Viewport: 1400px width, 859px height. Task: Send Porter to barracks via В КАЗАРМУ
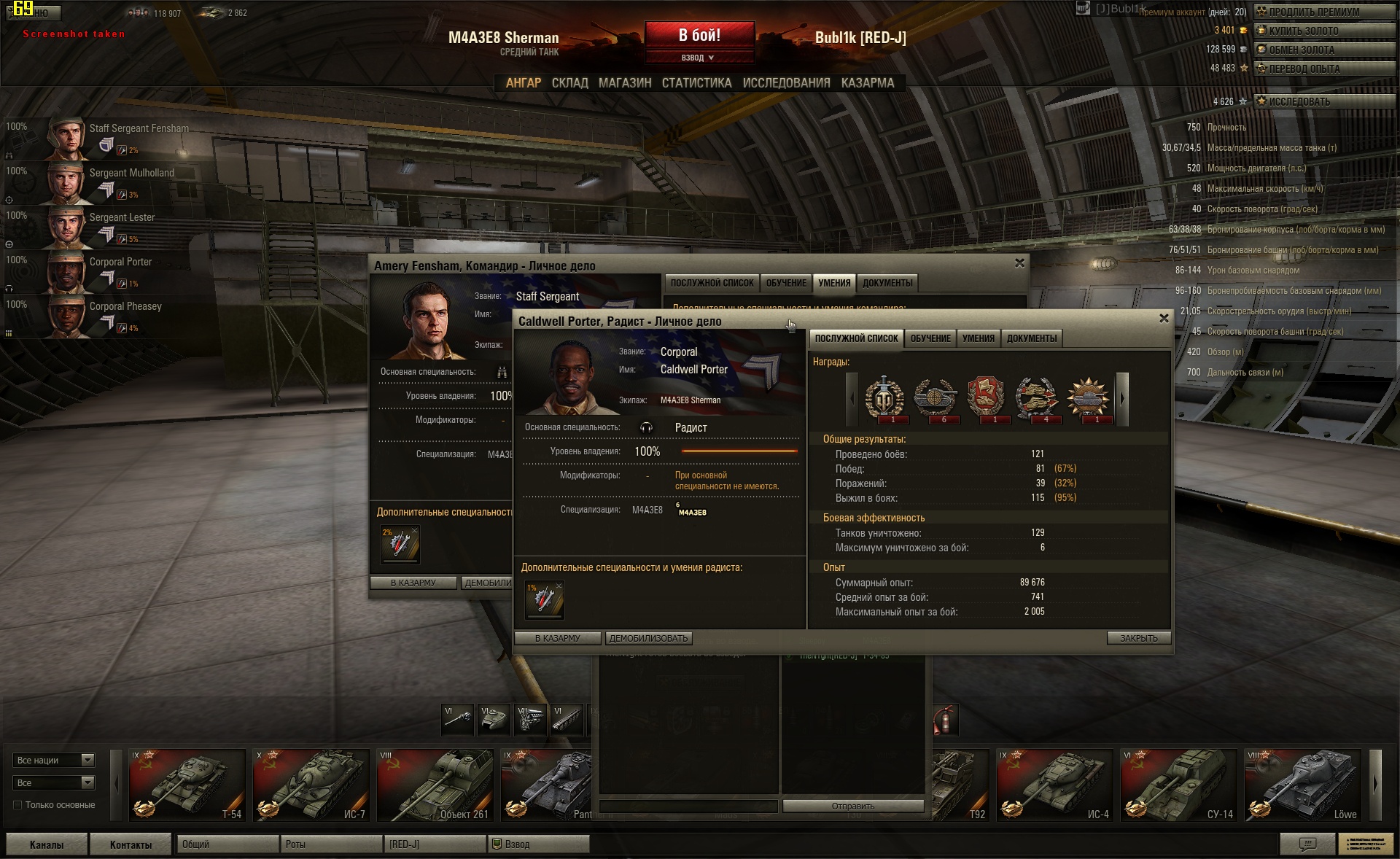[x=558, y=638]
